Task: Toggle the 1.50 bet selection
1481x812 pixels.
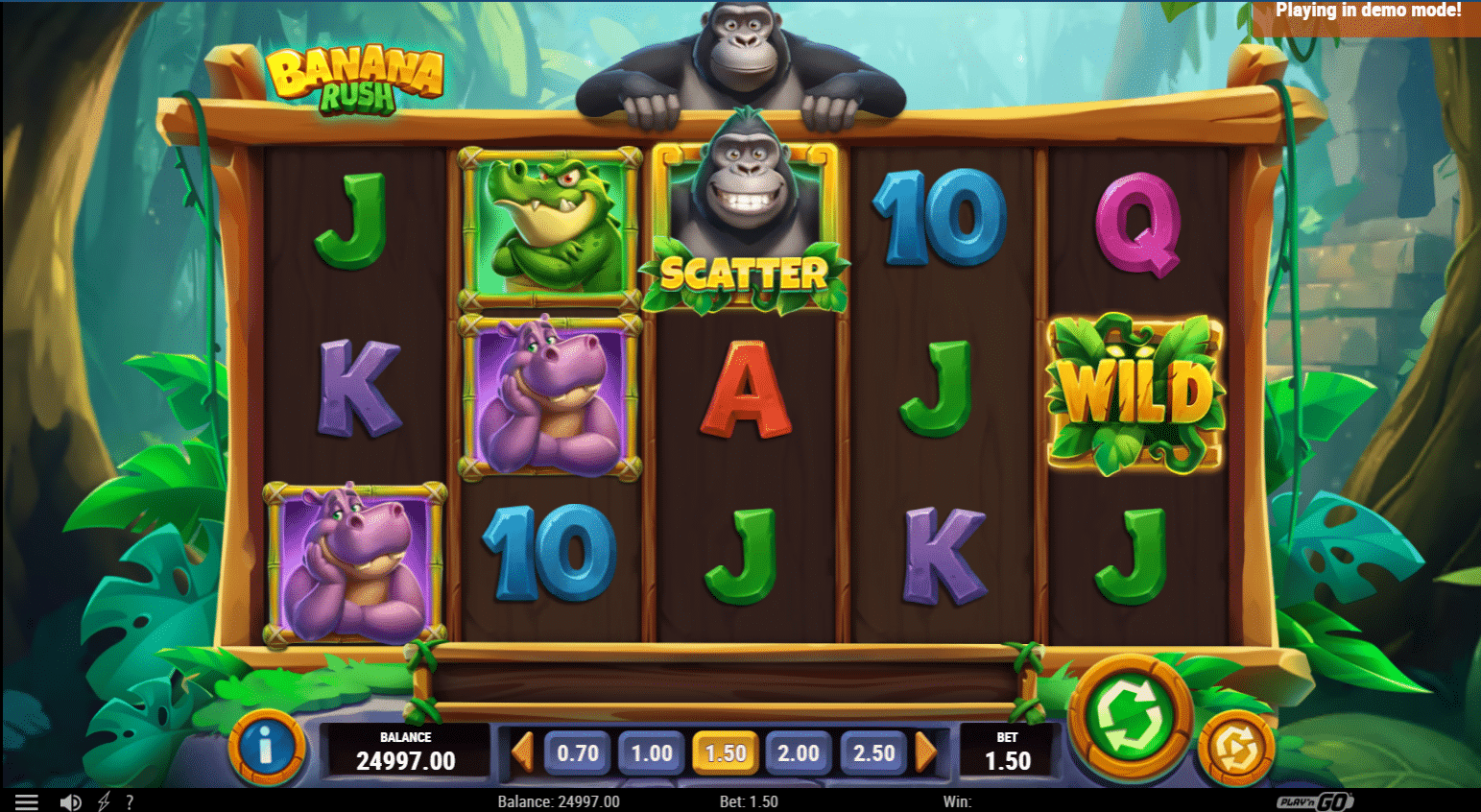Action: pos(726,752)
